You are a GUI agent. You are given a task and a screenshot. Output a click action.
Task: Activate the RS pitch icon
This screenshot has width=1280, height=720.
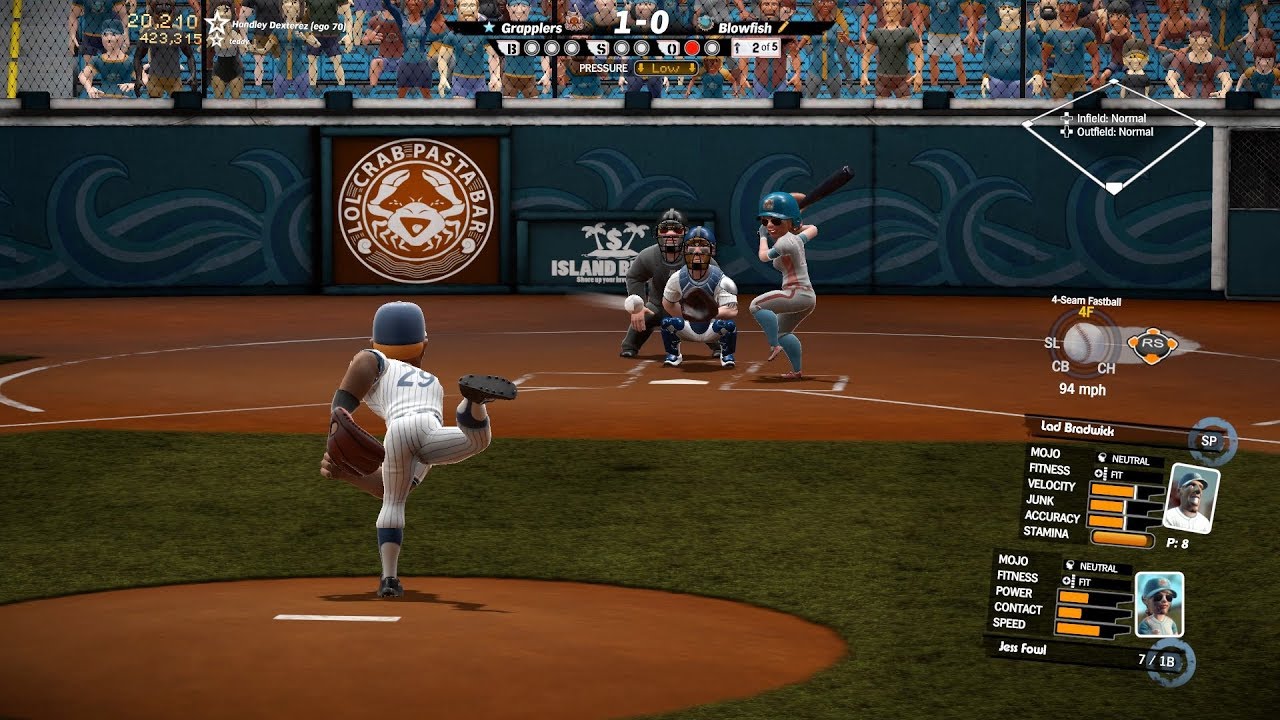(1151, 344)
